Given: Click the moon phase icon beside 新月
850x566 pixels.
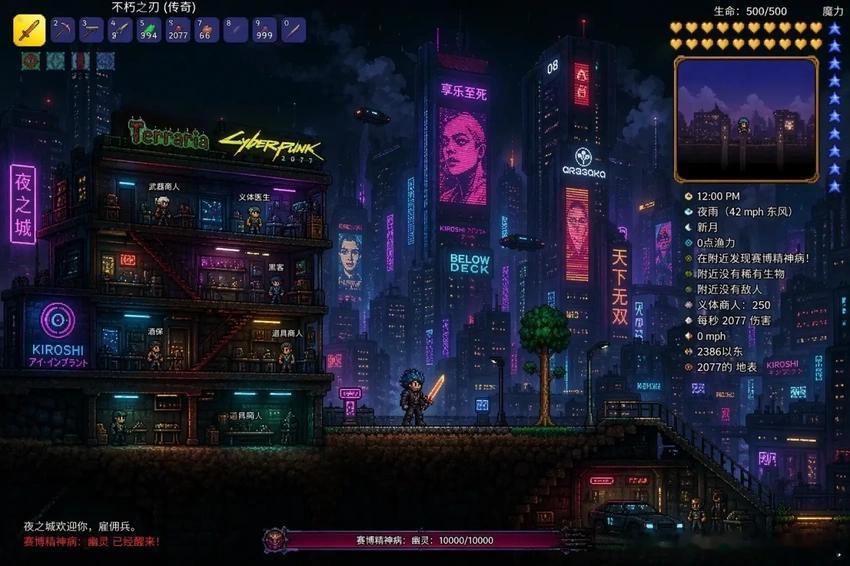Looking at the screenshot, I should coord(688,230).
